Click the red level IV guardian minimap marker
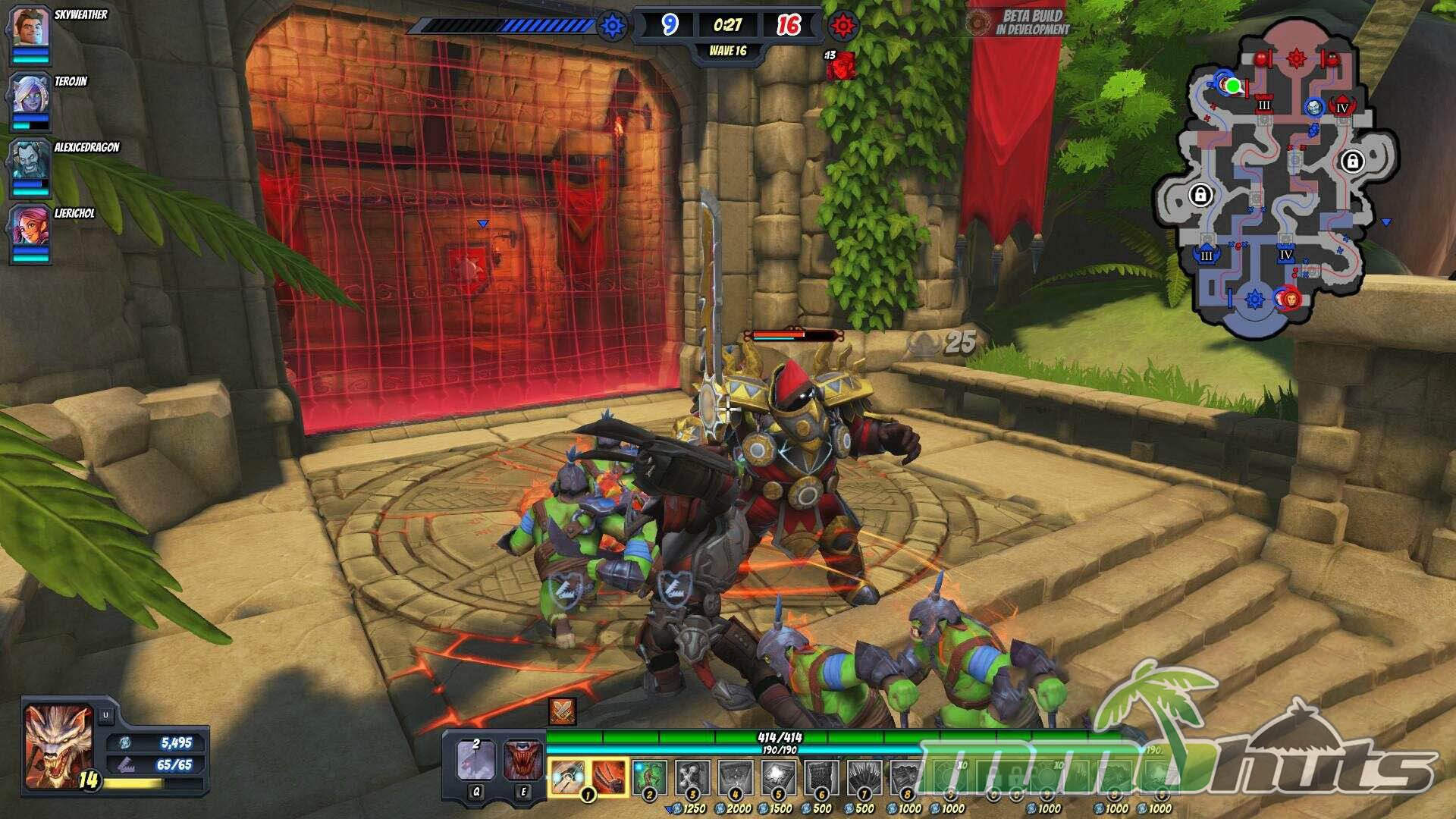Screen dimensions: 1456x819 (x=1342, y=106)
